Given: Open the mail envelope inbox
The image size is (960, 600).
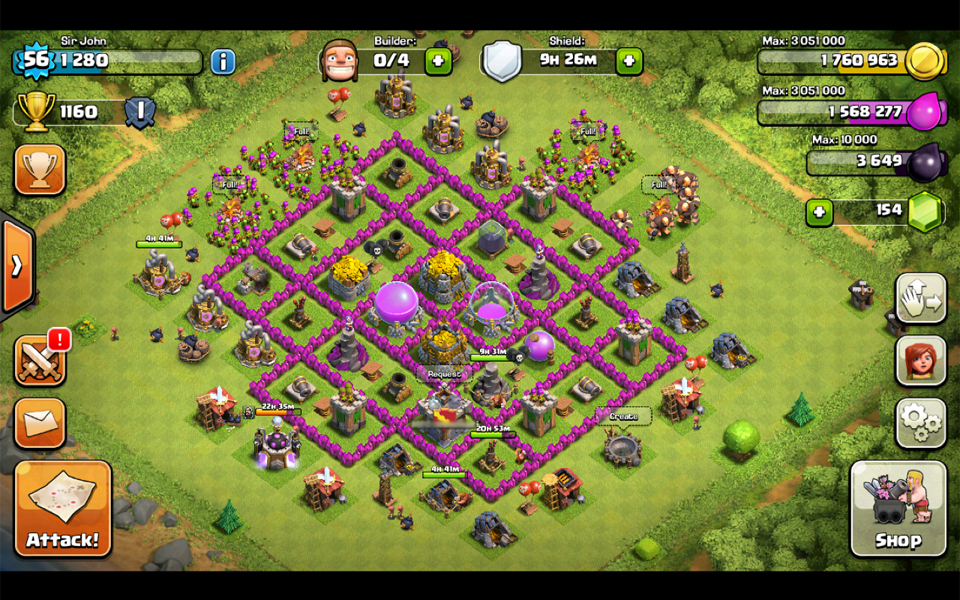Looking at the screenshot, I should click(40, 423).
